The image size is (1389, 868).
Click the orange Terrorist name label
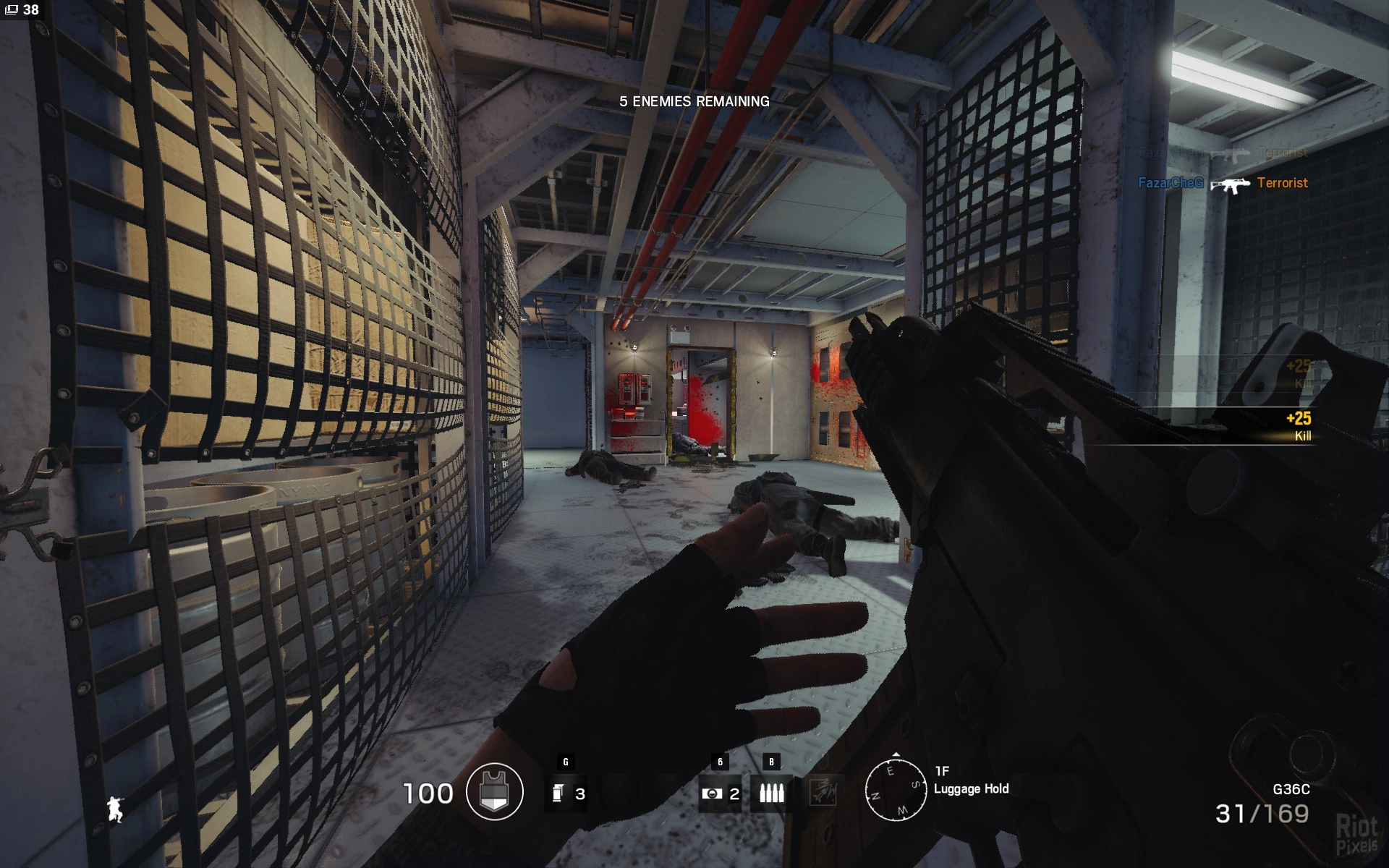pos(1282,184)
